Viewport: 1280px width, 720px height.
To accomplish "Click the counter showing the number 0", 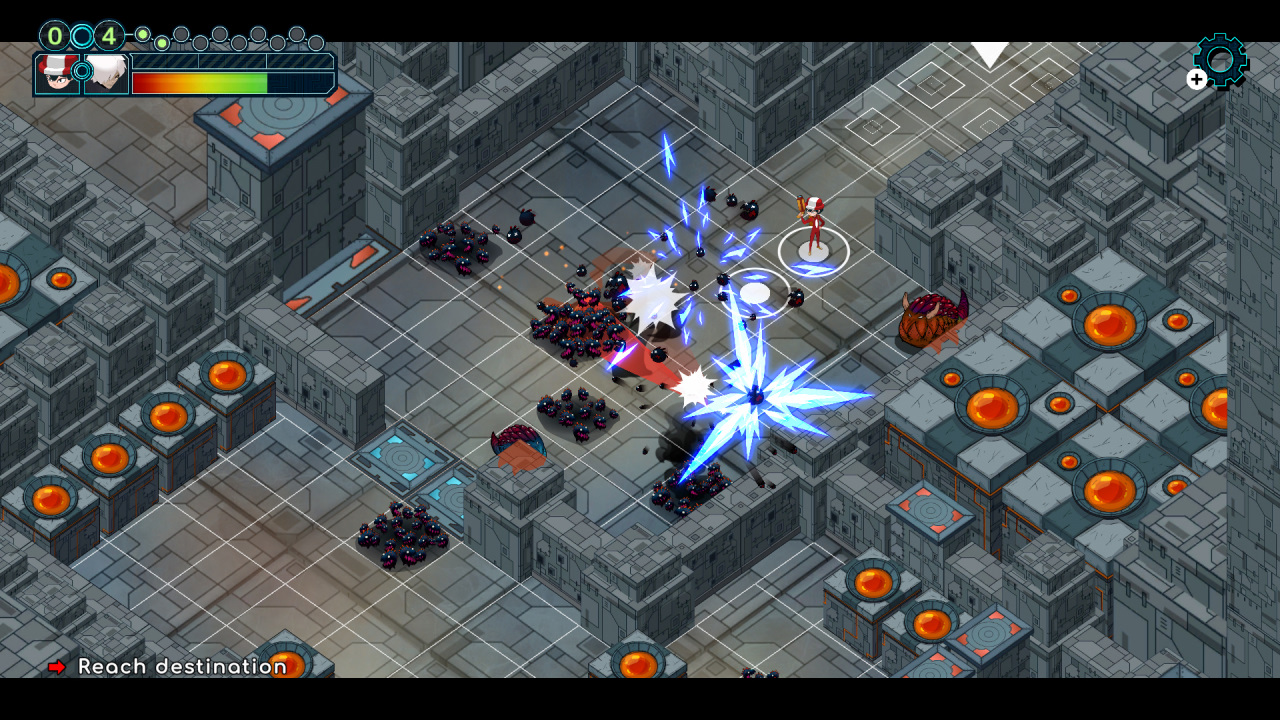I will point(53,34).
